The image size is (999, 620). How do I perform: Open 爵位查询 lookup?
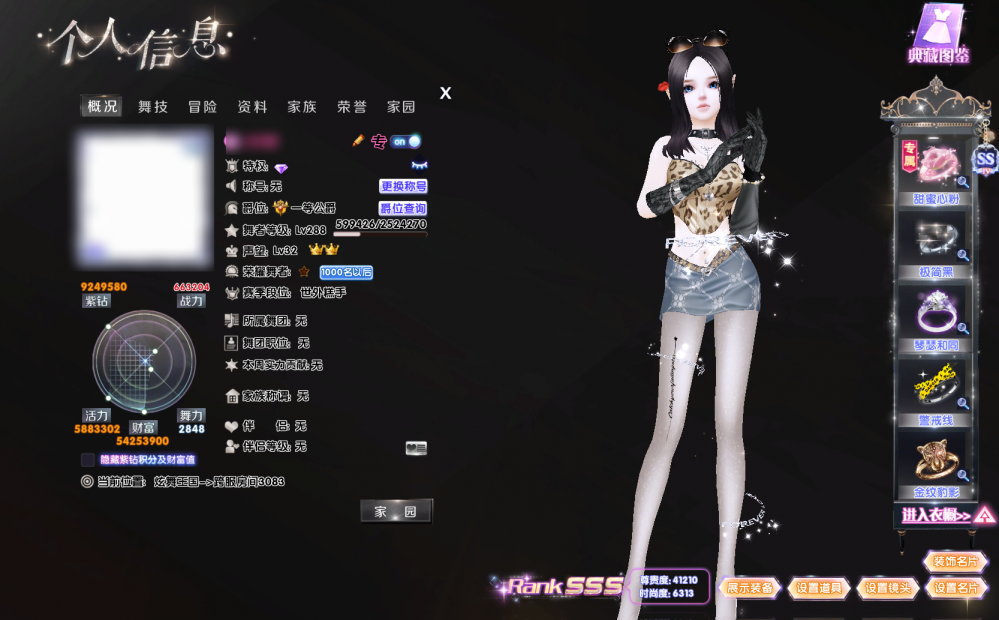(x=403, y=208)
